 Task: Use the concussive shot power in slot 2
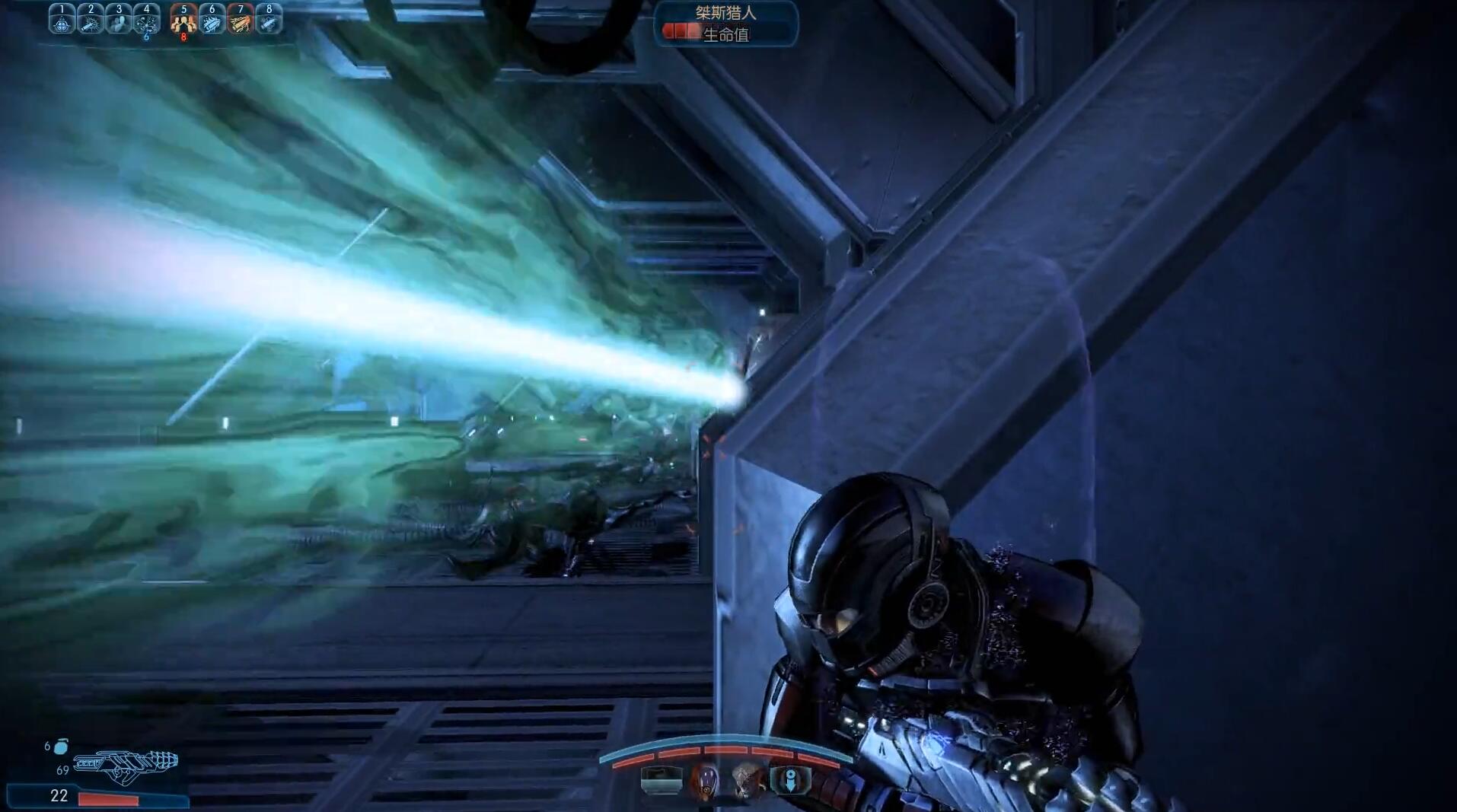[91, 21]
